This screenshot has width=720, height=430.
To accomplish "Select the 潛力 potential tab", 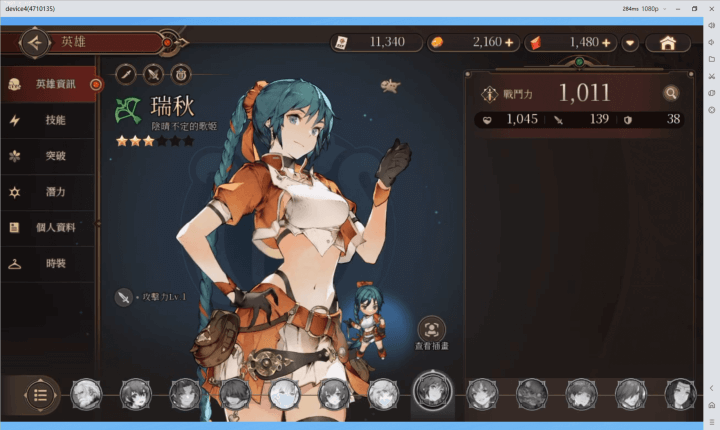I will [x=50, y=192].
